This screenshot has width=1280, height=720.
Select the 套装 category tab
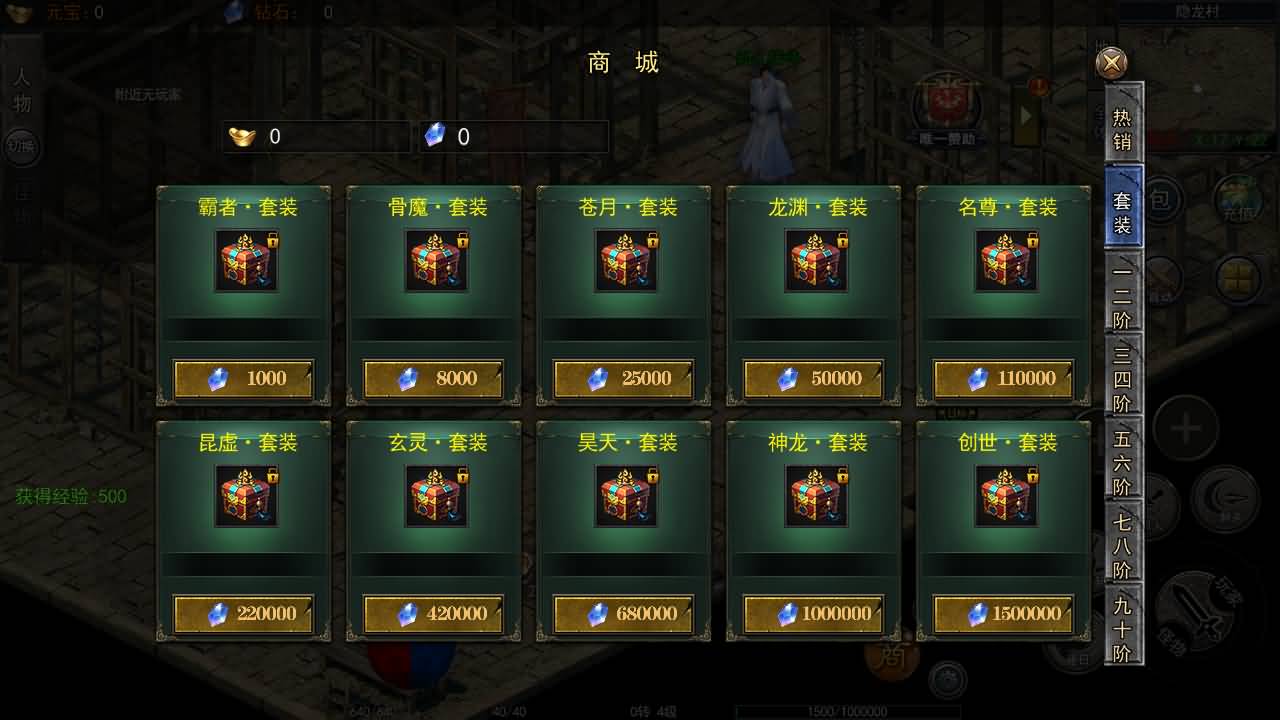tap(1123, 211)
